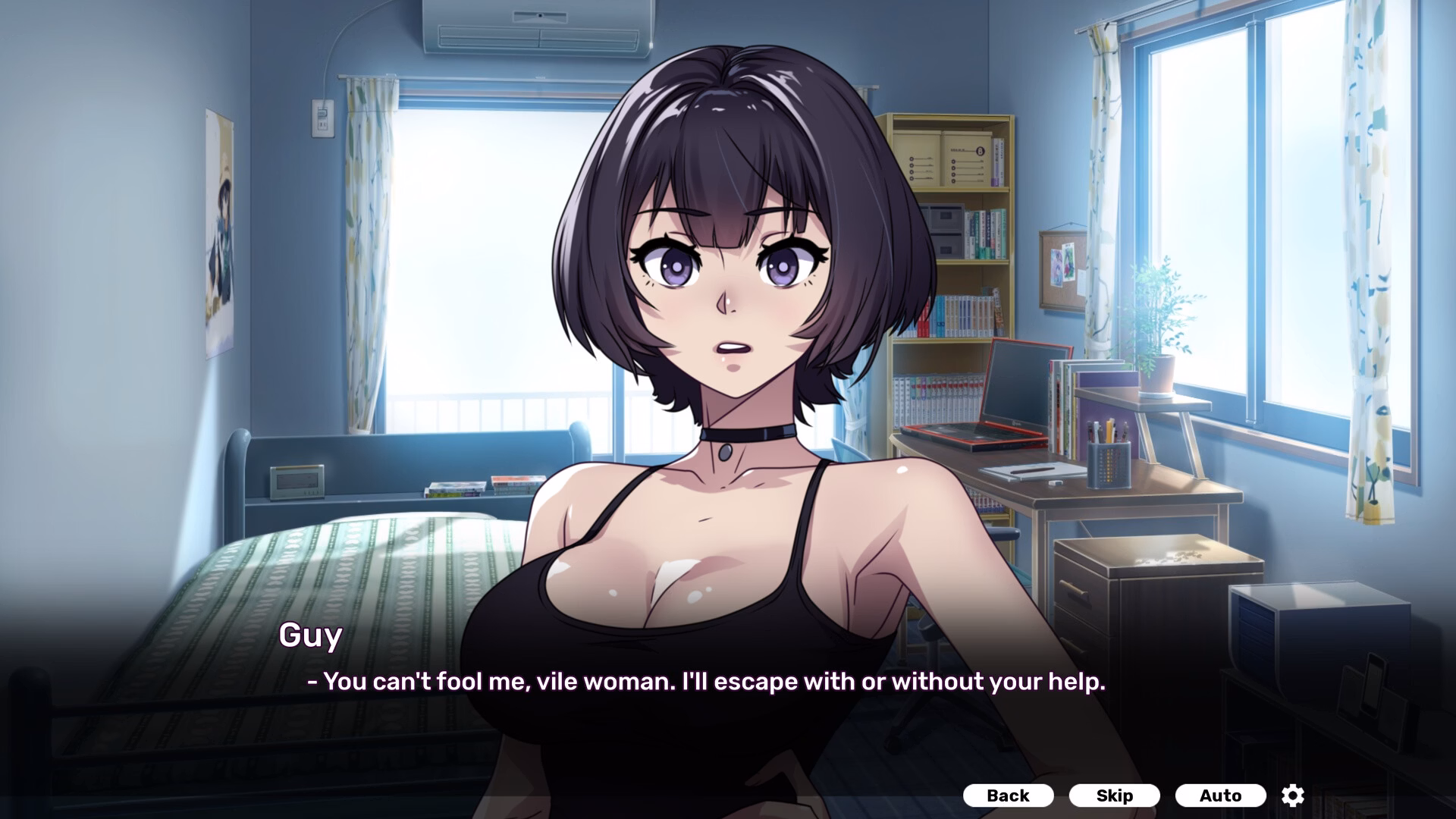Go back to the previous dialogue line
1456x819 pixels.
[1008, 795]
